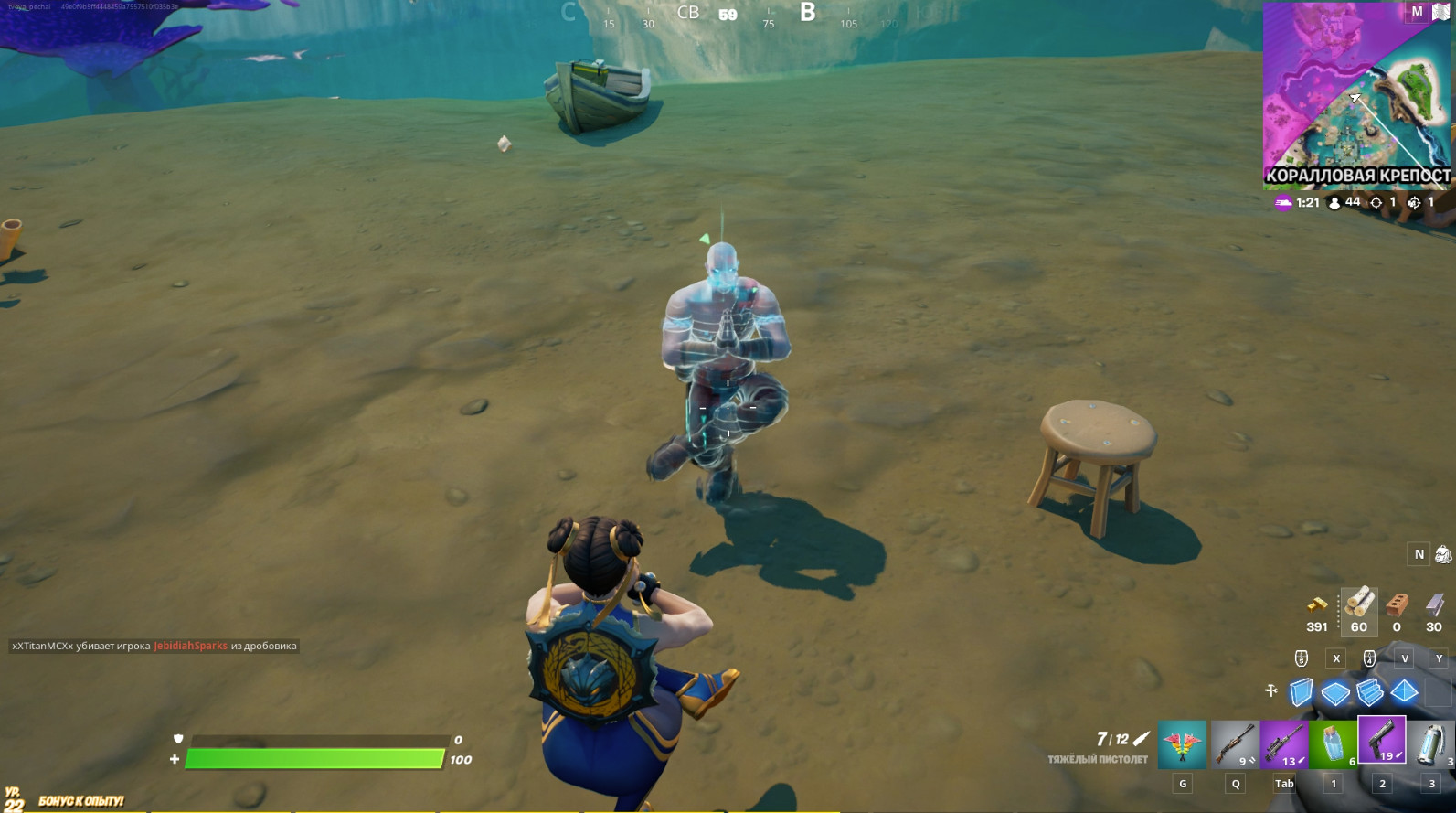This screenshot has width=1456, height=813.
Task: Pick the canister grenade slot
Action: point(1430,743)
